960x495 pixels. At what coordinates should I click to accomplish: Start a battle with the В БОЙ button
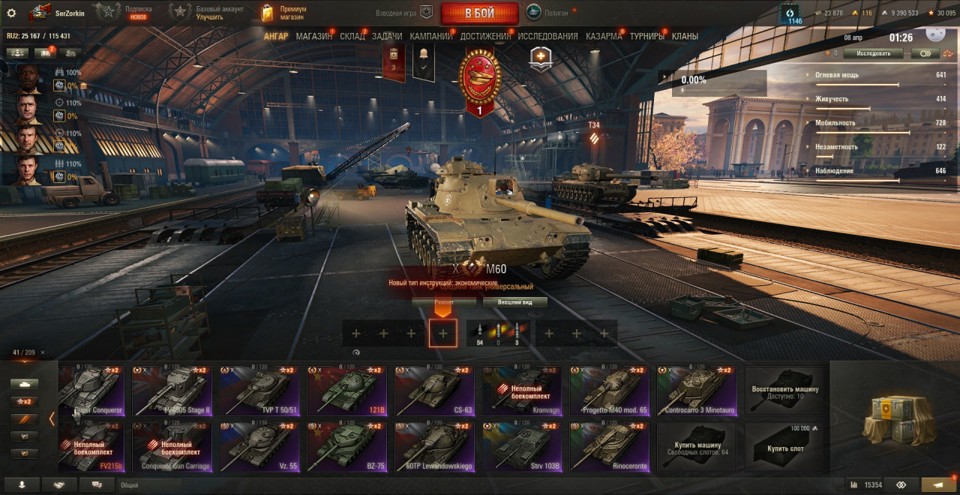(x=479, y=13)
